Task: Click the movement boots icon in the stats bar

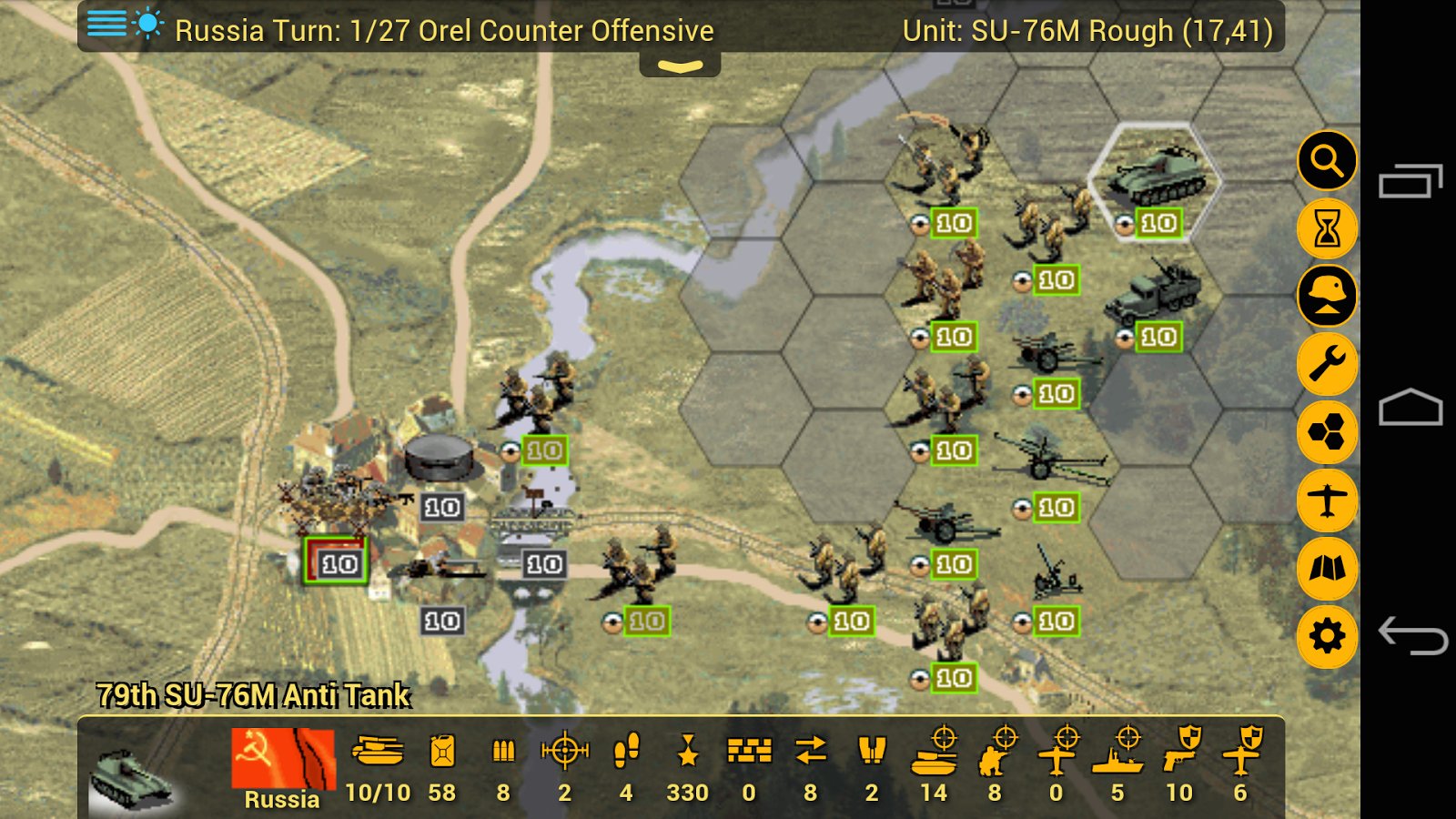Action: pyautogui.click(x=624, y=753)
